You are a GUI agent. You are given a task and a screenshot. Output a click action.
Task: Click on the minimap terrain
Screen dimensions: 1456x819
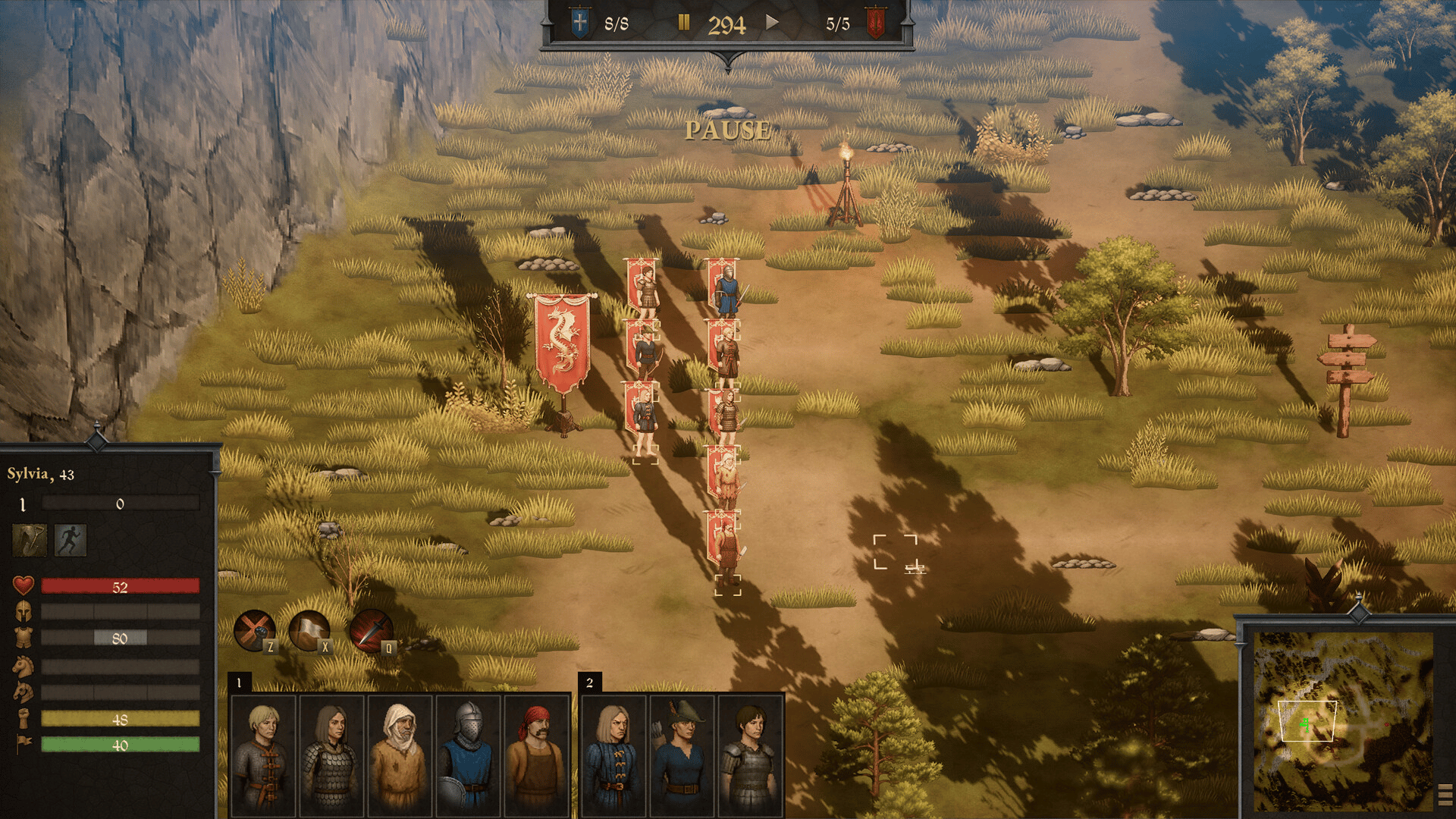point(1342,720)
